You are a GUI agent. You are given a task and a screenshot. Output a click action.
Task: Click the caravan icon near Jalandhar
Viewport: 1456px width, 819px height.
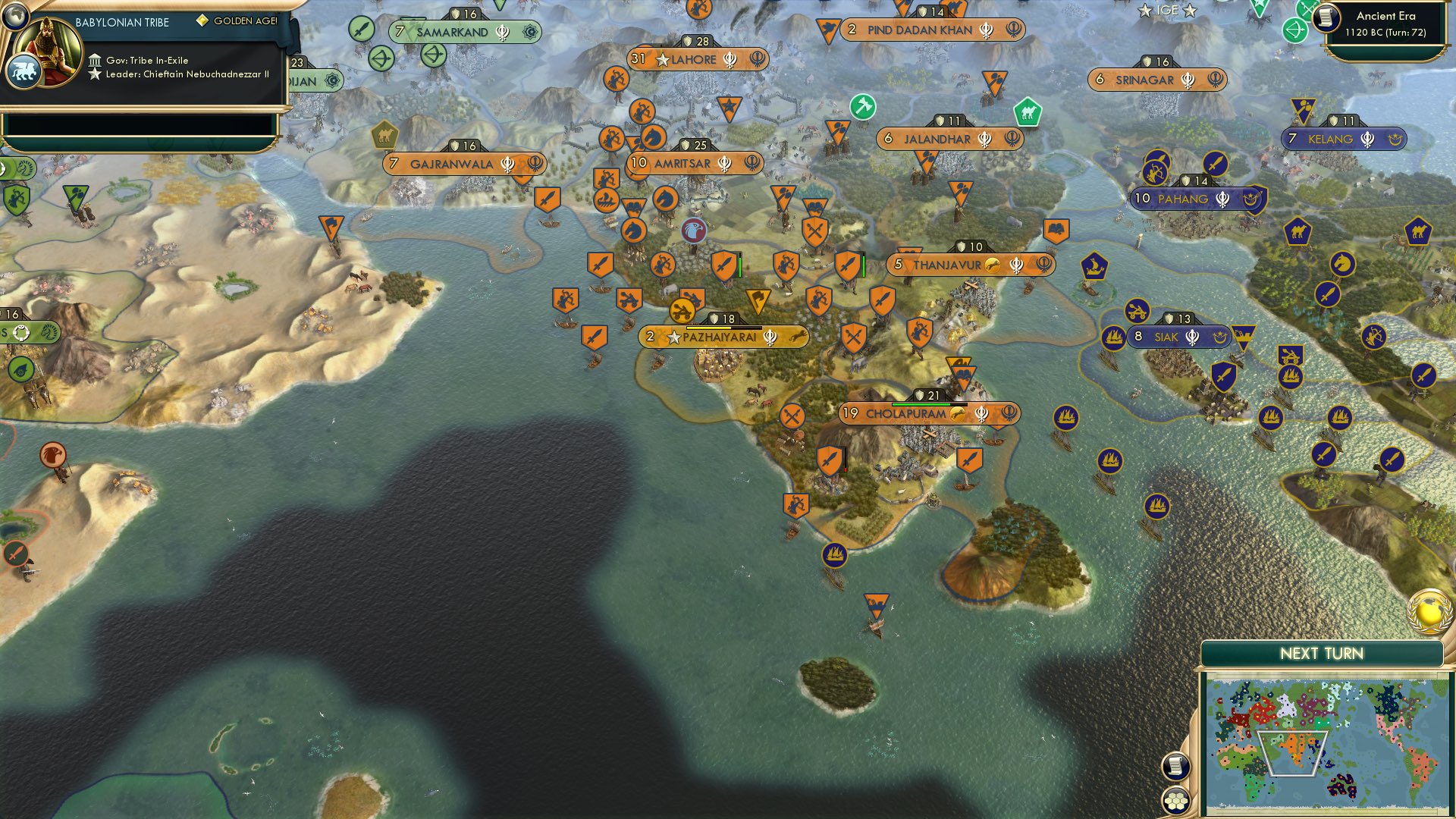[x=1028, y=111]
